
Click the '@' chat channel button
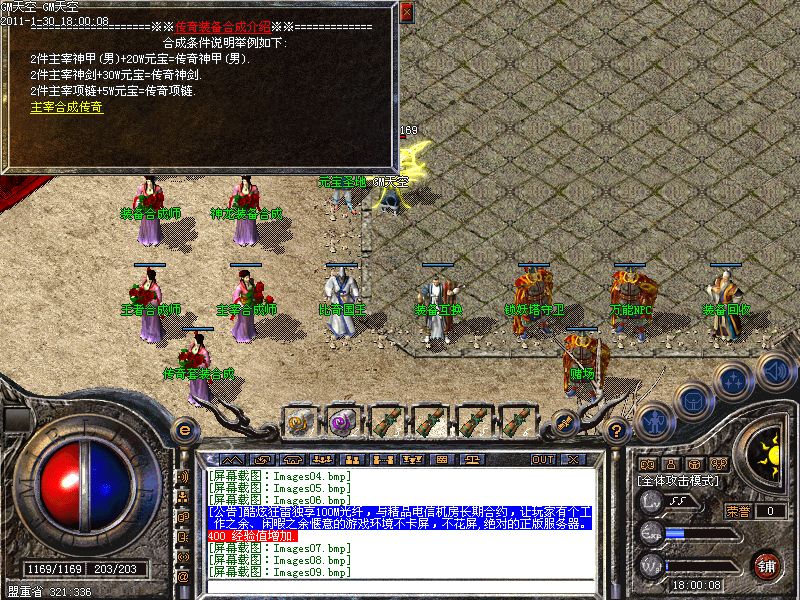point(183,577)
